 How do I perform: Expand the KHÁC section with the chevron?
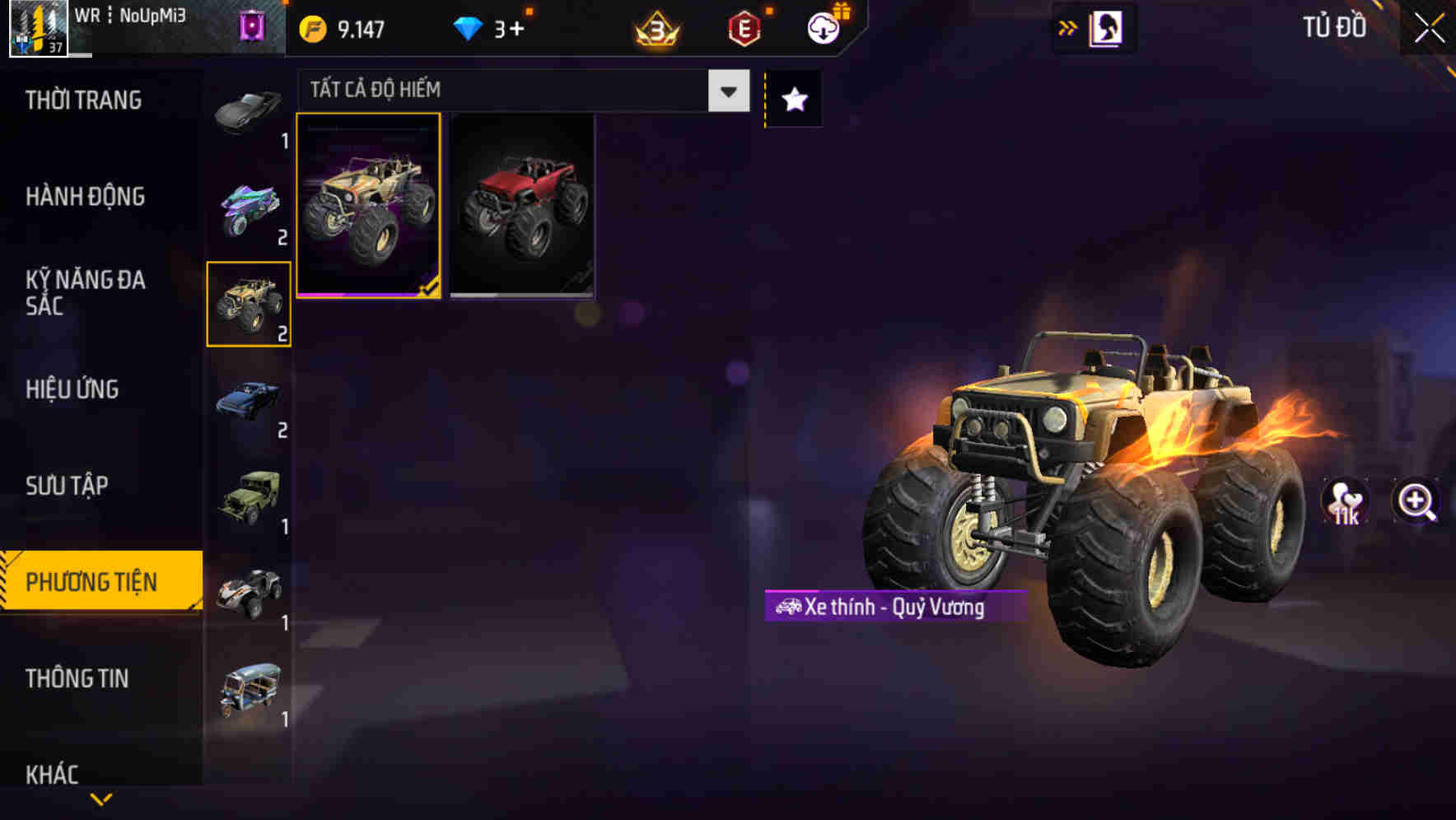click(101, 797)
